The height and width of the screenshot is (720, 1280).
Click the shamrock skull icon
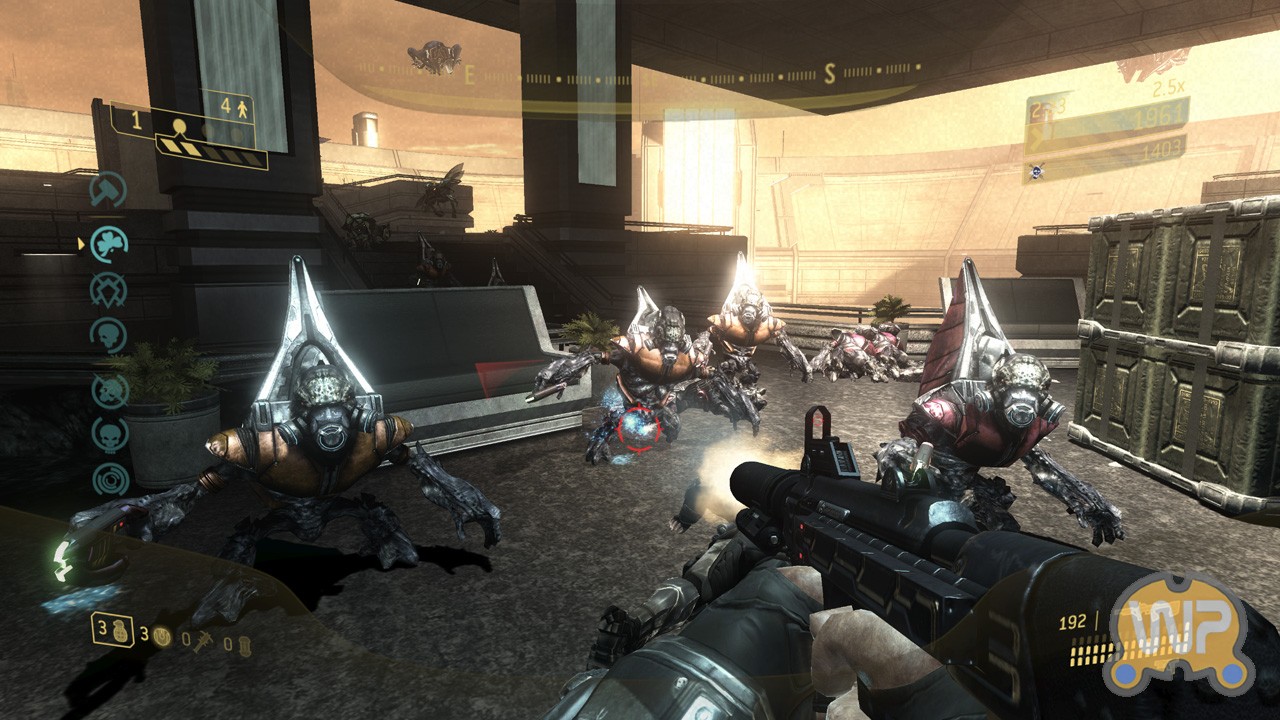coord(108,242)
